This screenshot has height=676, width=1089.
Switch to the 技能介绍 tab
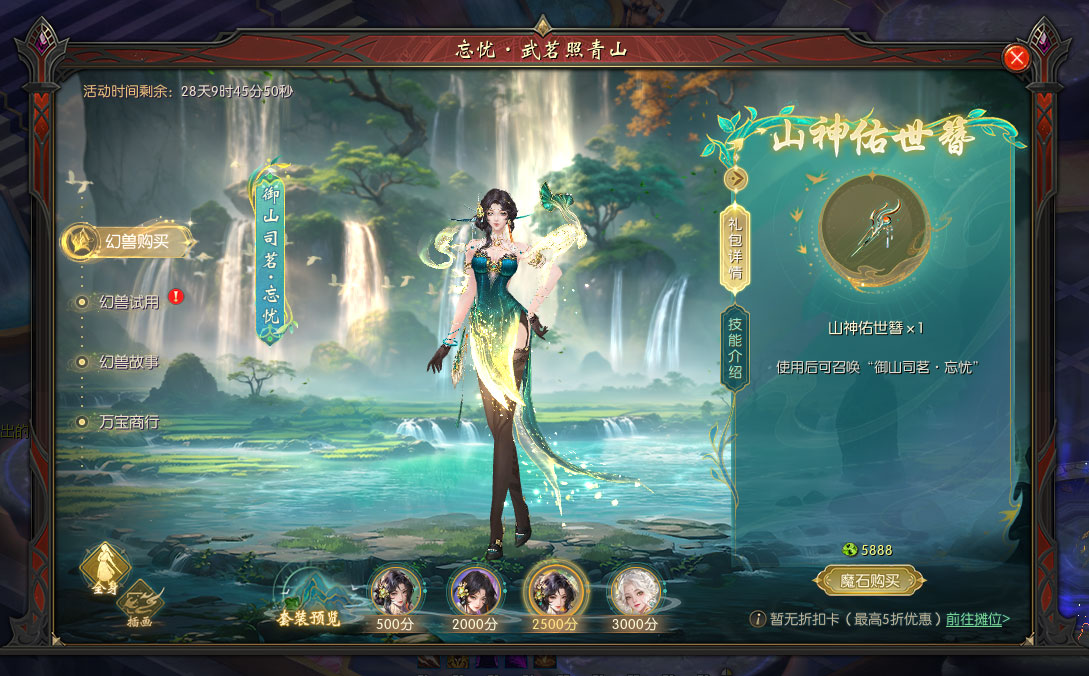(x=735, y=346)
